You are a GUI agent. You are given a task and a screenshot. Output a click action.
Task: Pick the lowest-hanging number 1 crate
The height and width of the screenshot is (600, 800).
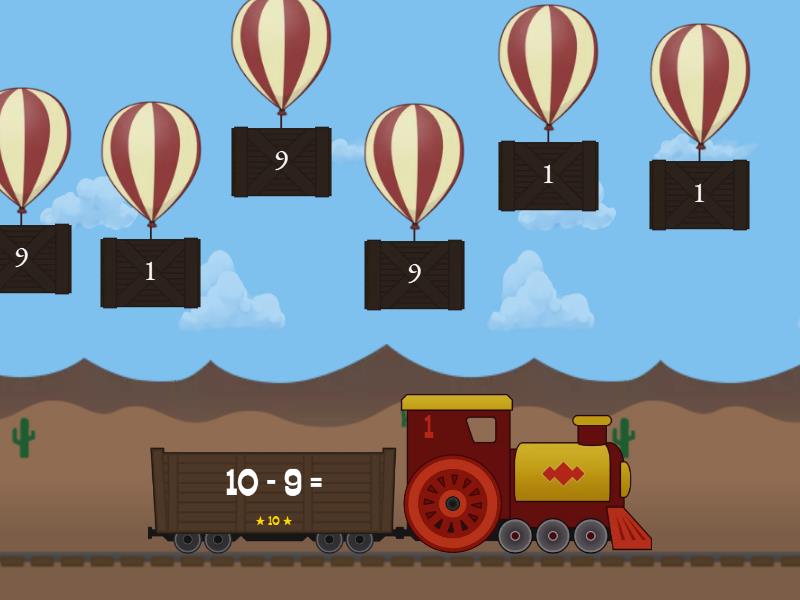(x=150, y=272)
